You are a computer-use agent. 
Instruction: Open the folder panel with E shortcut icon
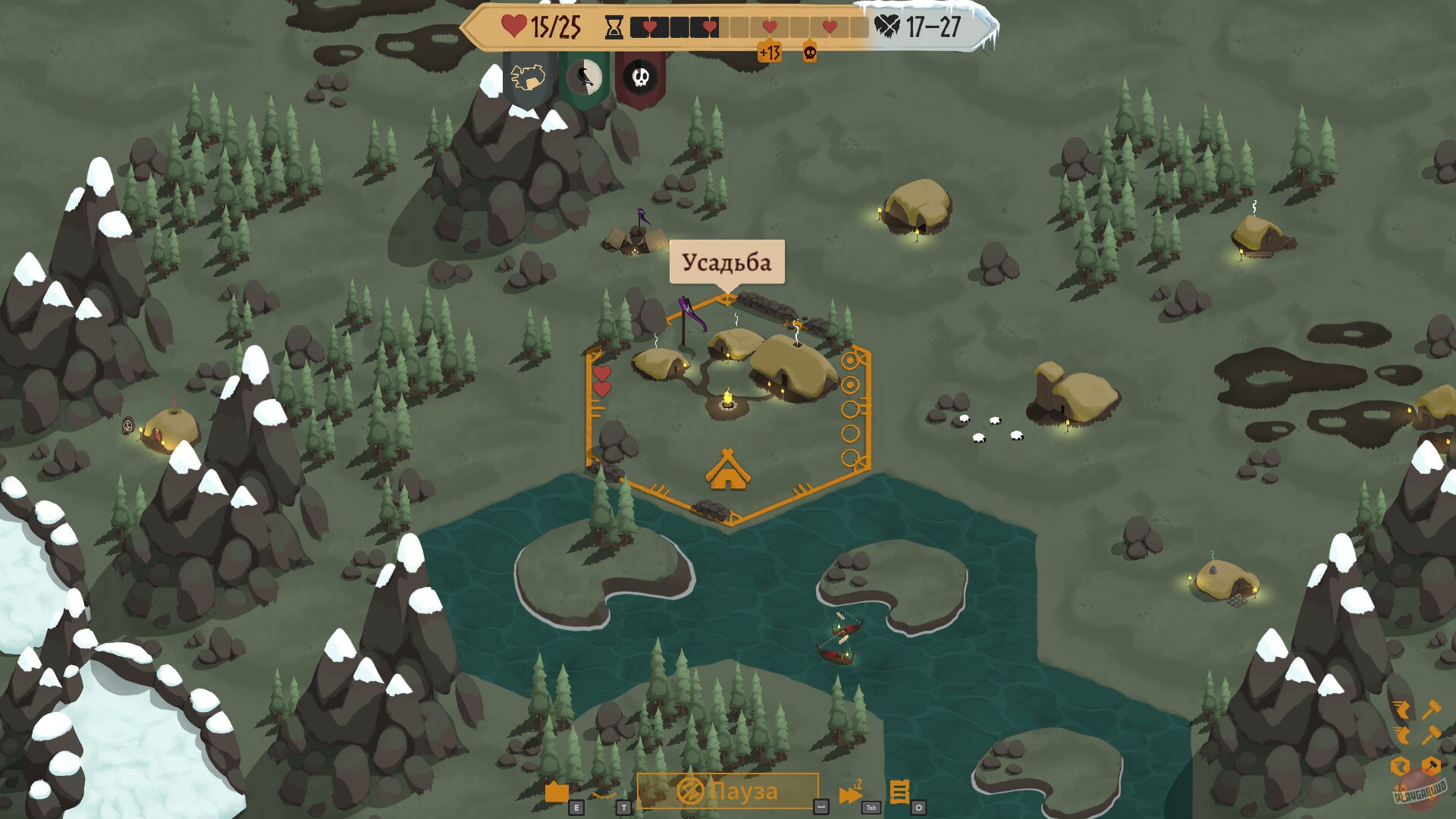(557, 792)
